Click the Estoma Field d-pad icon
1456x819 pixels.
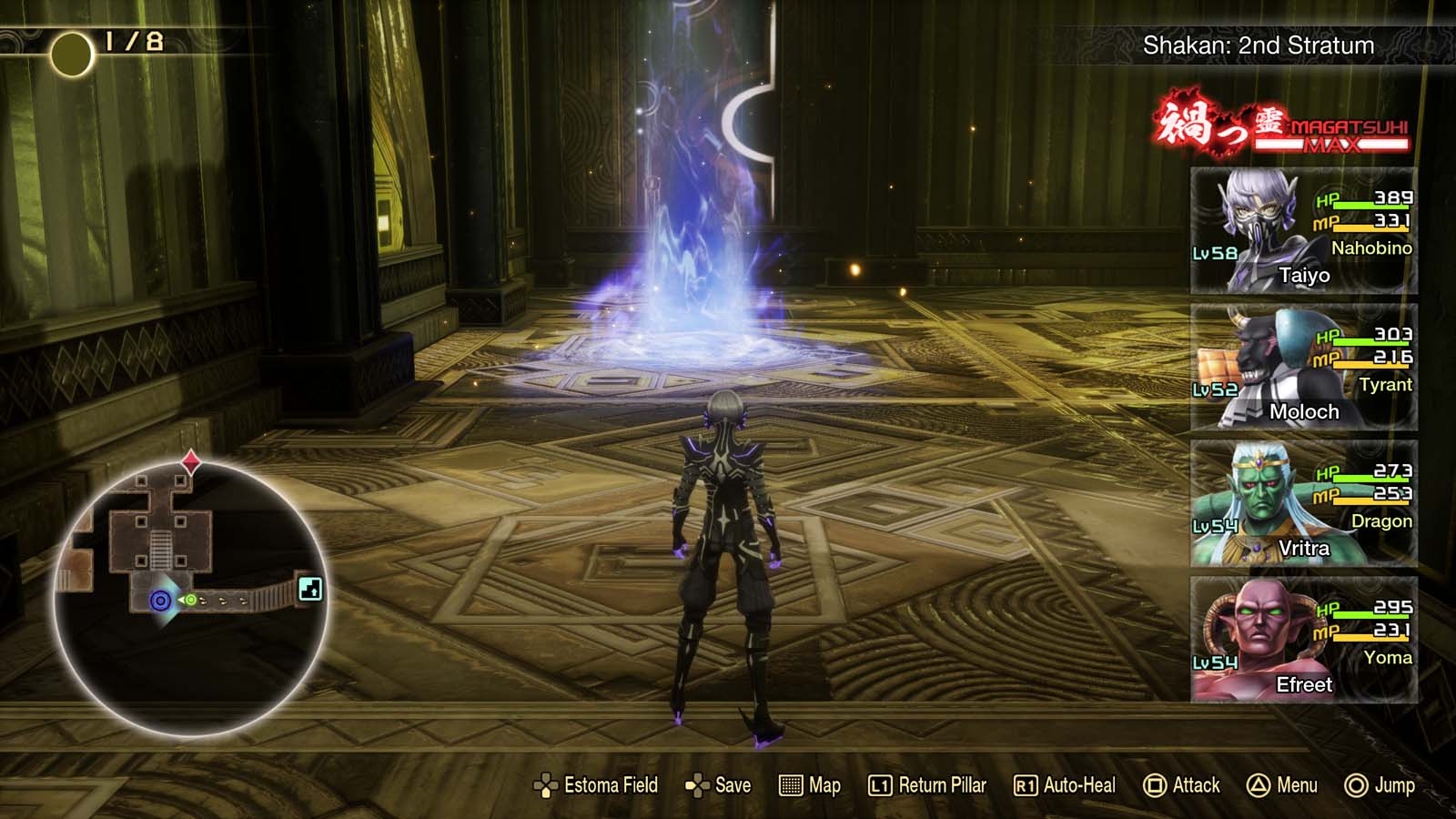point(546,784)
